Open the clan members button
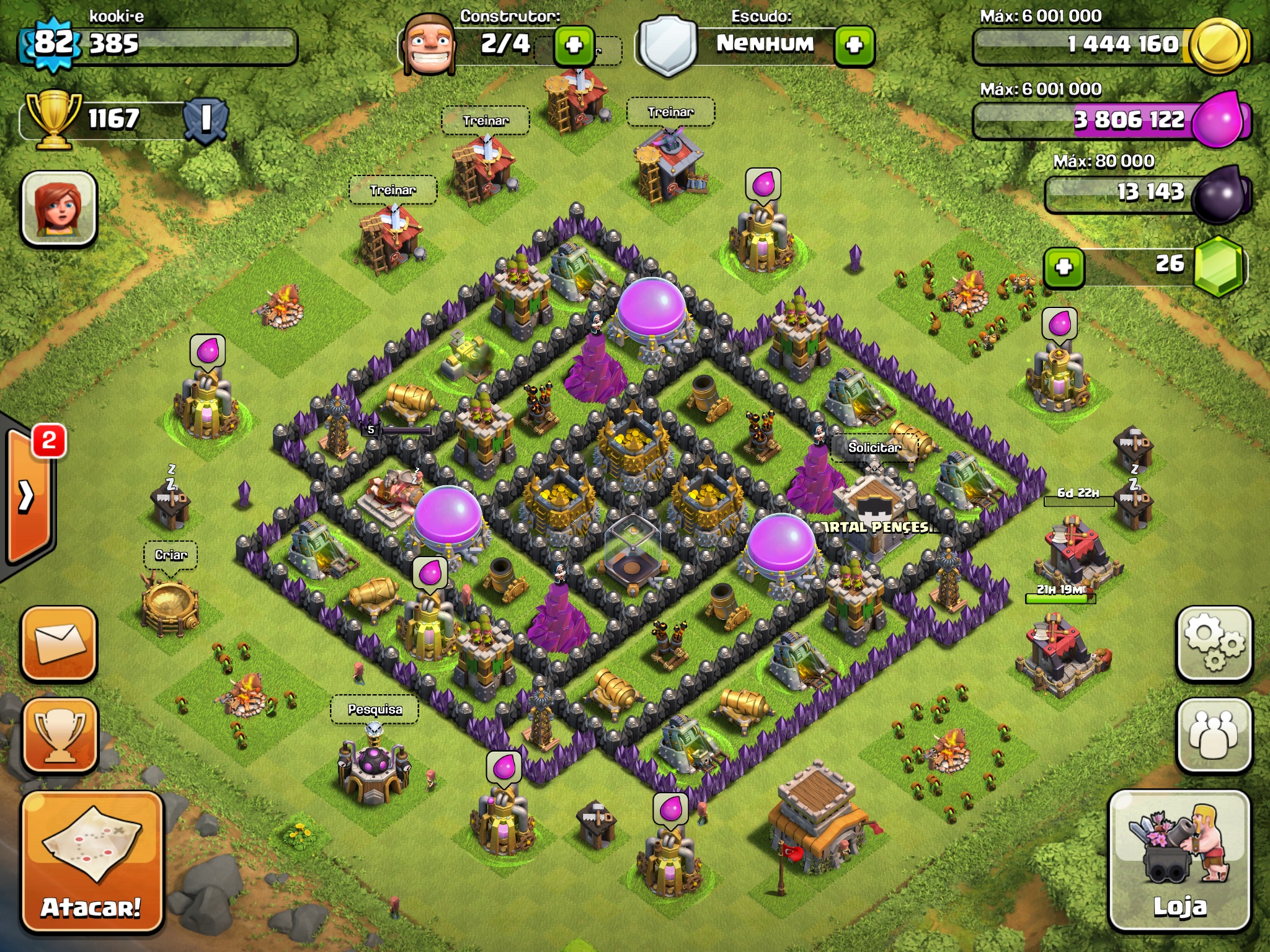The image size is (1270, 952). click(1214, 736)
